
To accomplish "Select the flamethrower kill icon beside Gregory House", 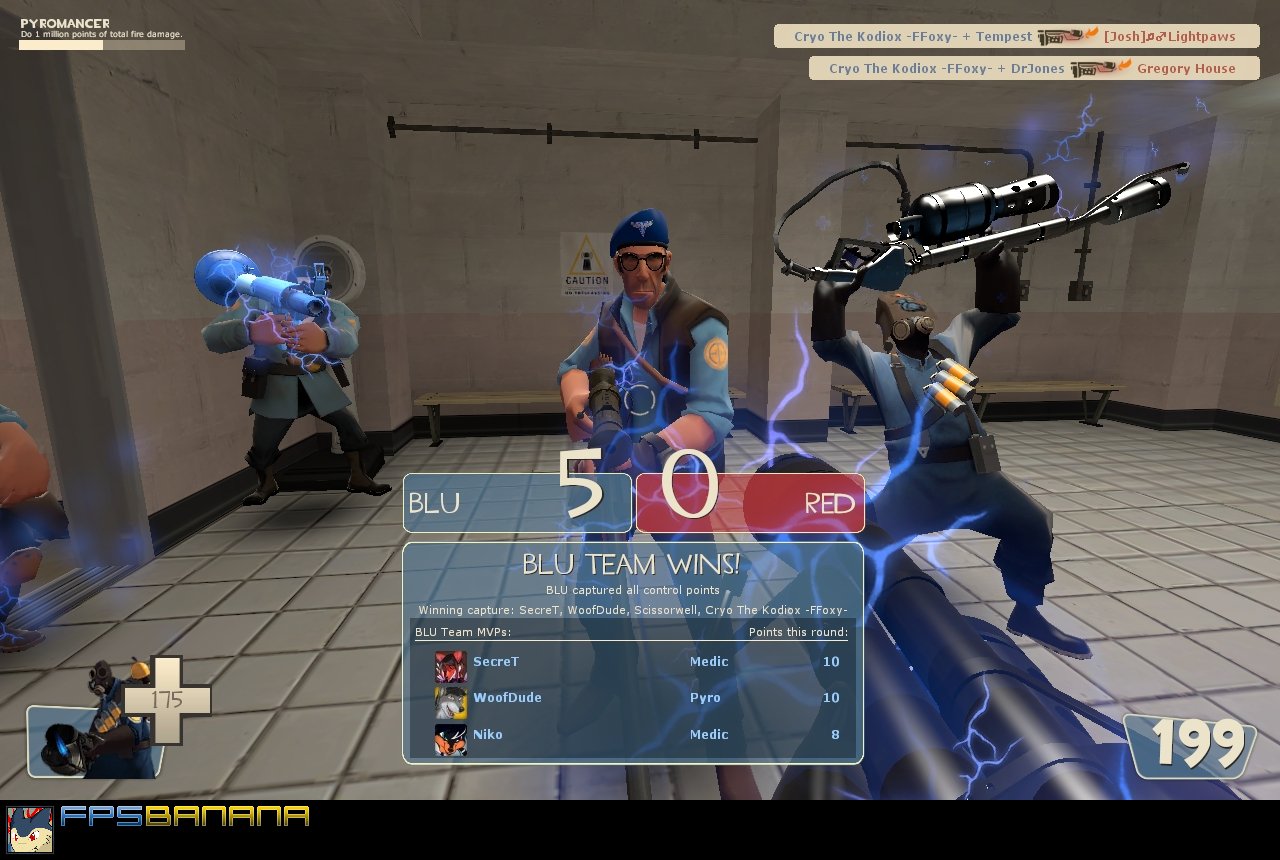I will 1093,68.
